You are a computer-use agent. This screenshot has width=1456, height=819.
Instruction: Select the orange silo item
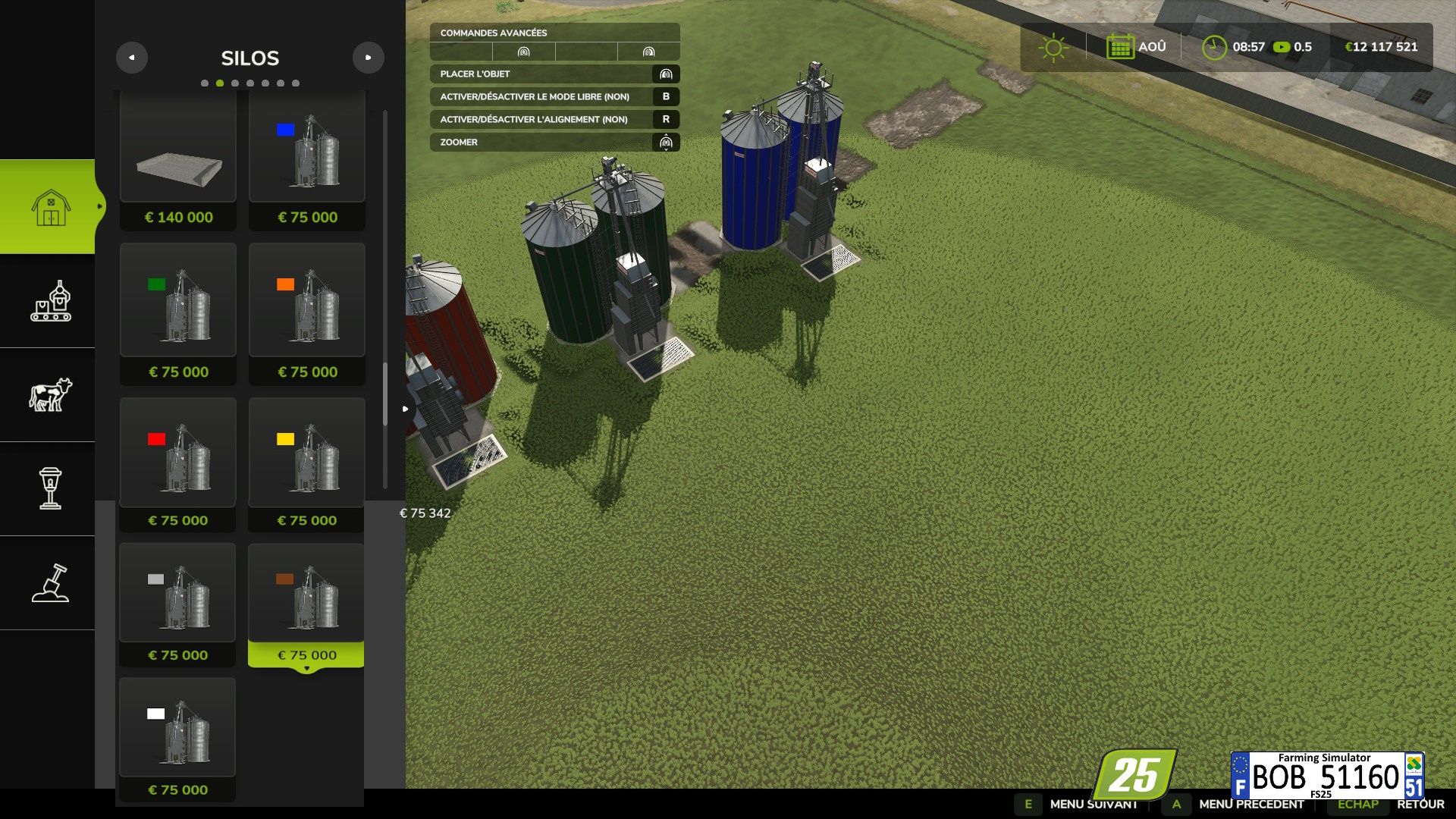307,311
